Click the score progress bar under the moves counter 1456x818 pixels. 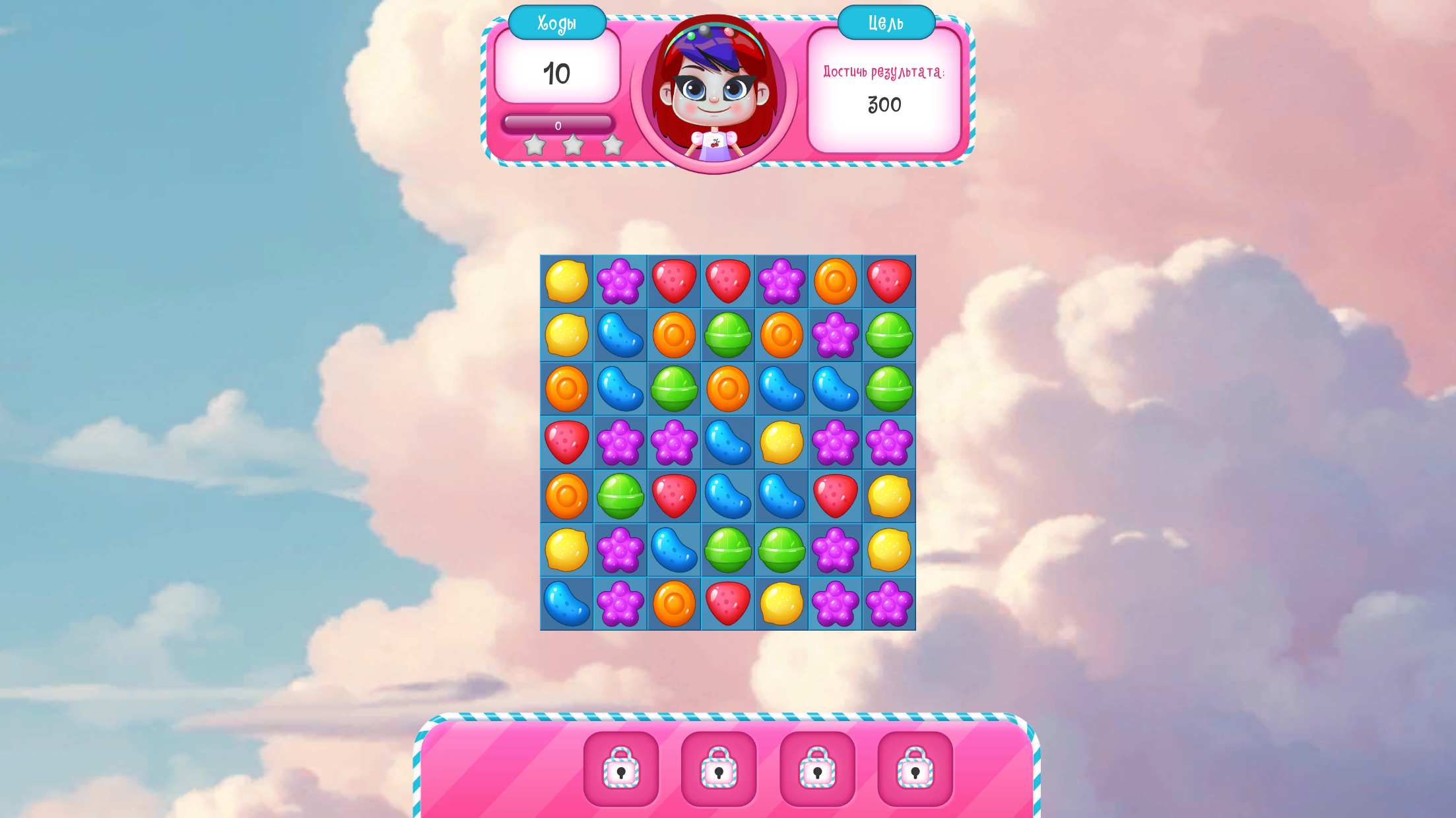point(558,123)
